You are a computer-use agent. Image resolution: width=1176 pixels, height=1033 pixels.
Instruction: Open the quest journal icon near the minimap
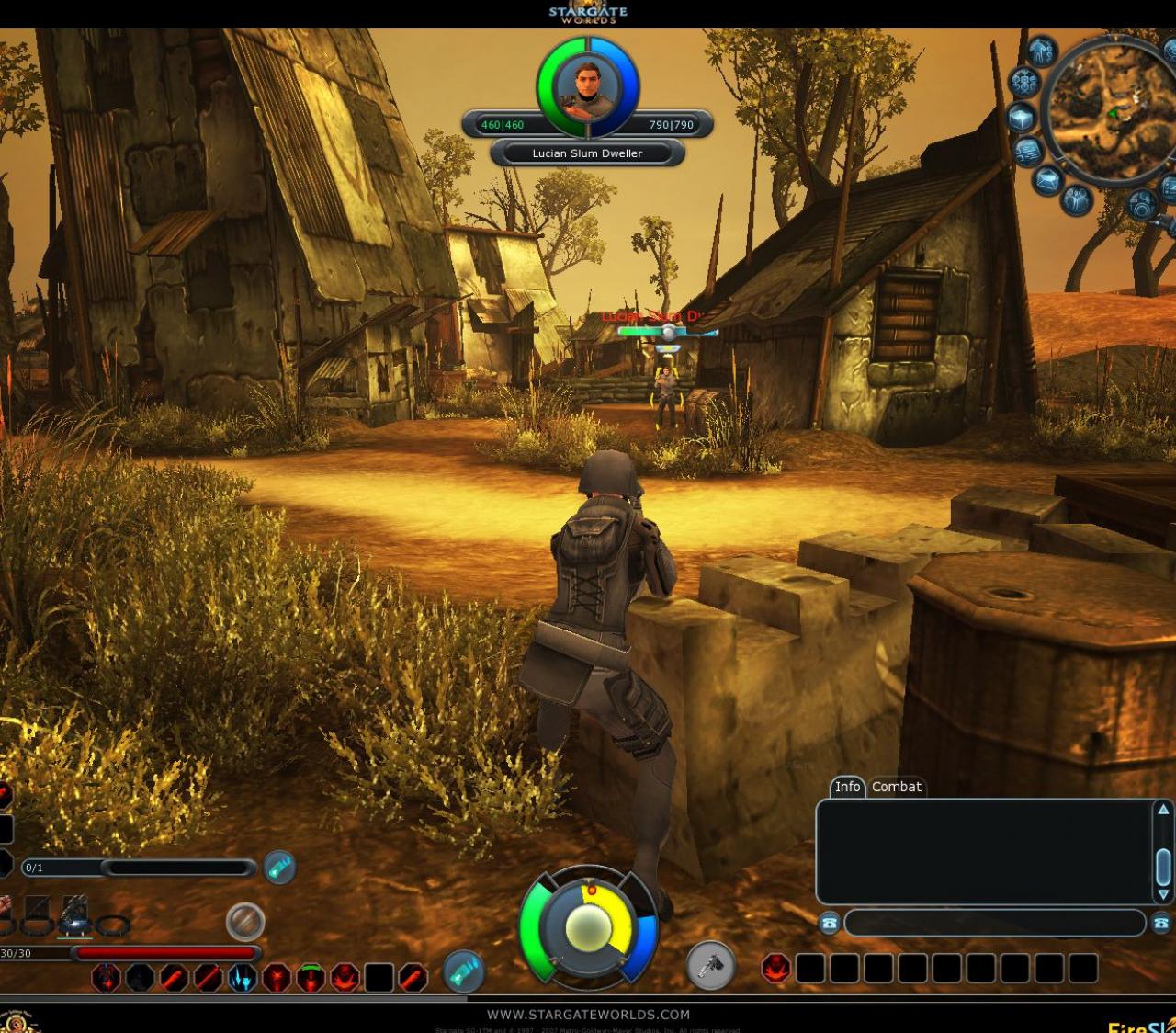(x=1026, y=150)
